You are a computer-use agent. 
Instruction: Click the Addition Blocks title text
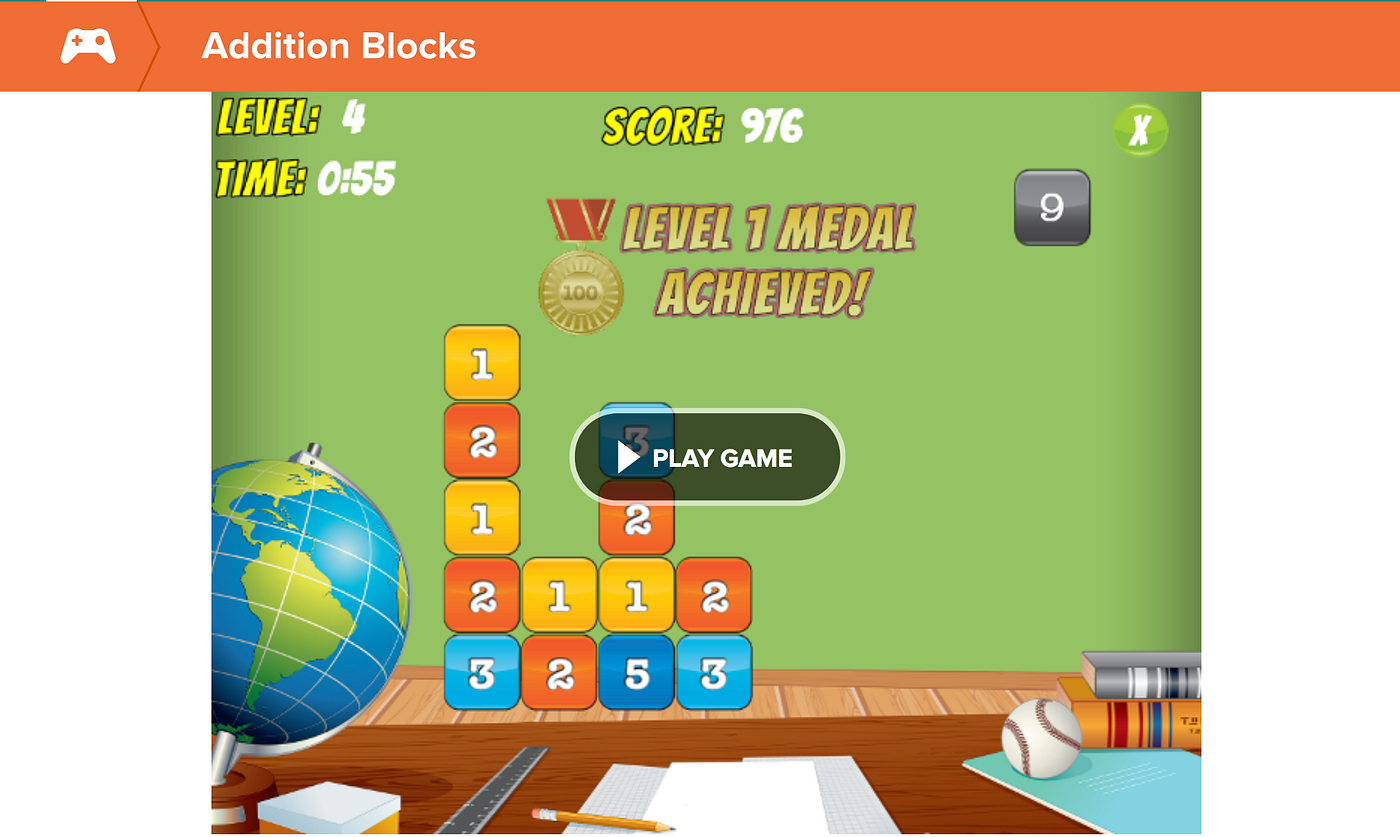coord(339,46)
